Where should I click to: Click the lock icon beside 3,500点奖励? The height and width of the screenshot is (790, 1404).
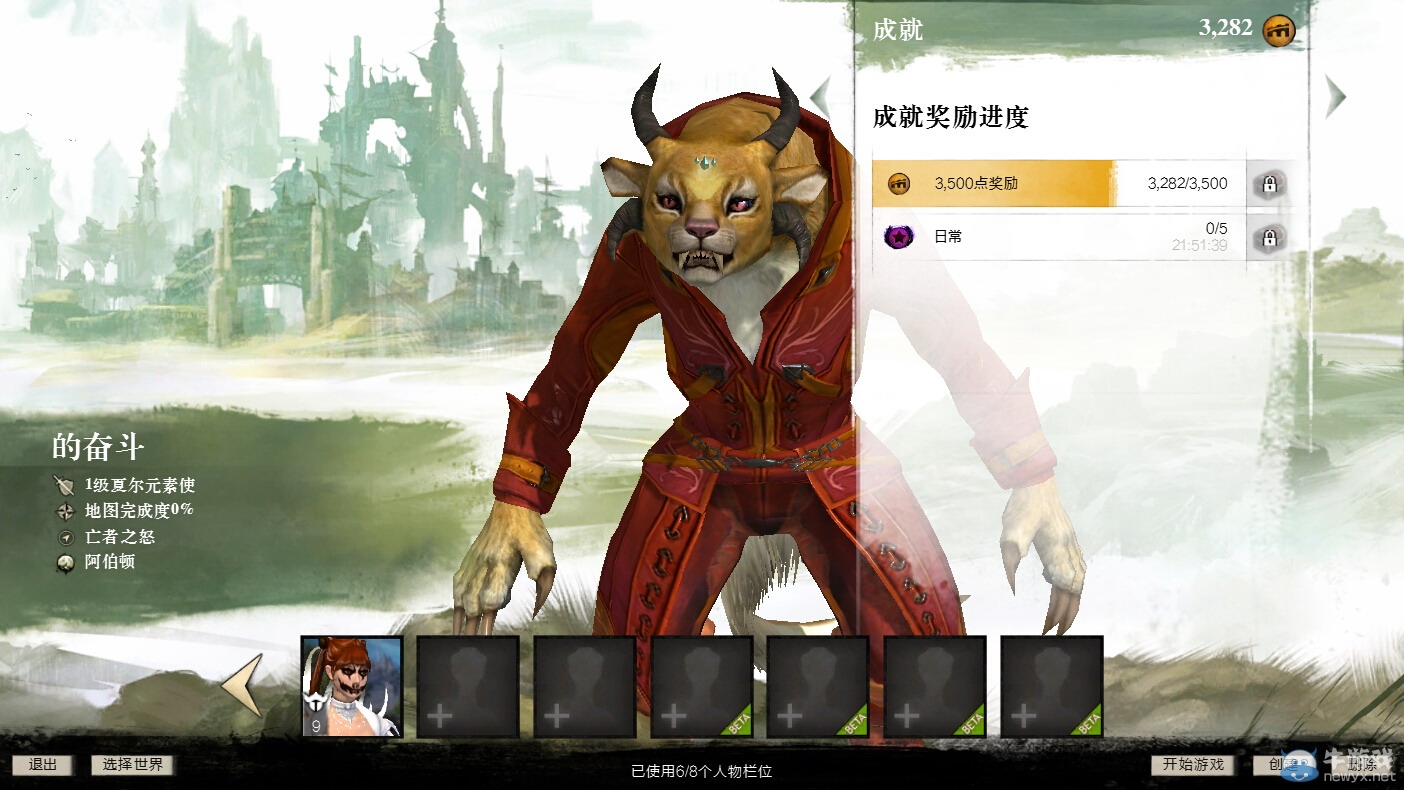pos(1269,184)
